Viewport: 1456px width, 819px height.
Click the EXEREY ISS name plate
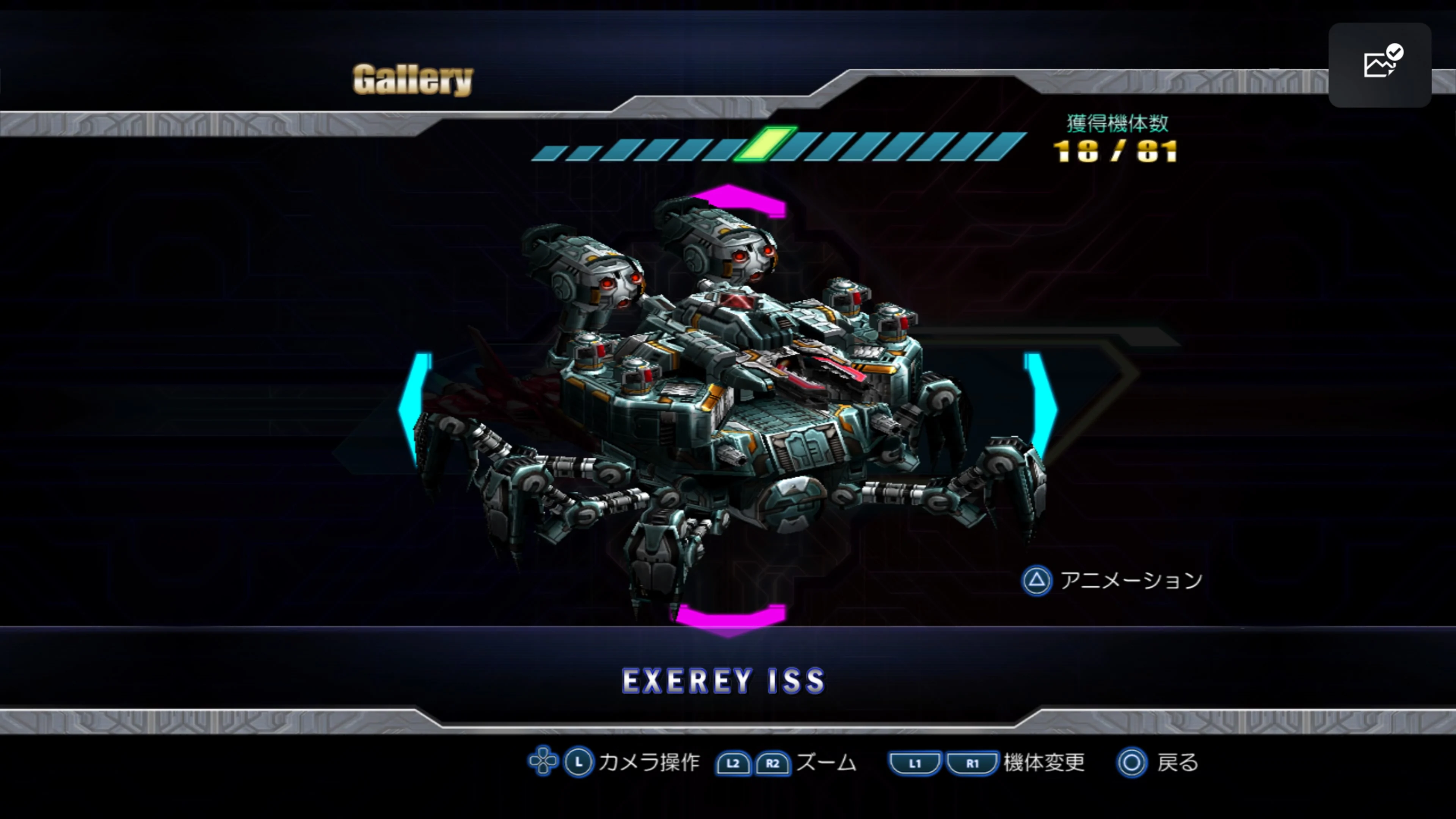click(x=723, y=681)
